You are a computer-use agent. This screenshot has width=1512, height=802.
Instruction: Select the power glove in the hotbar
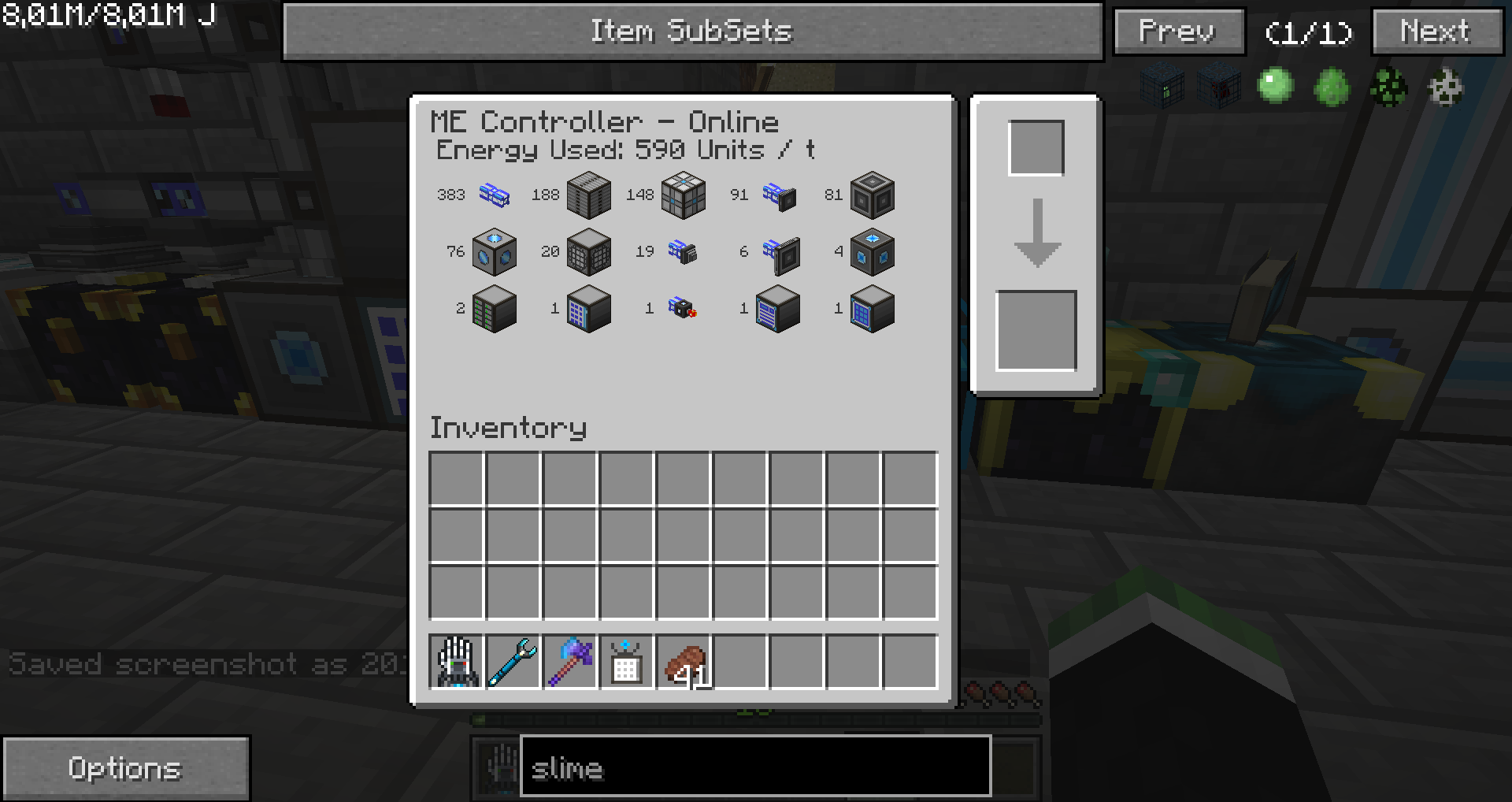click(457, 663)
